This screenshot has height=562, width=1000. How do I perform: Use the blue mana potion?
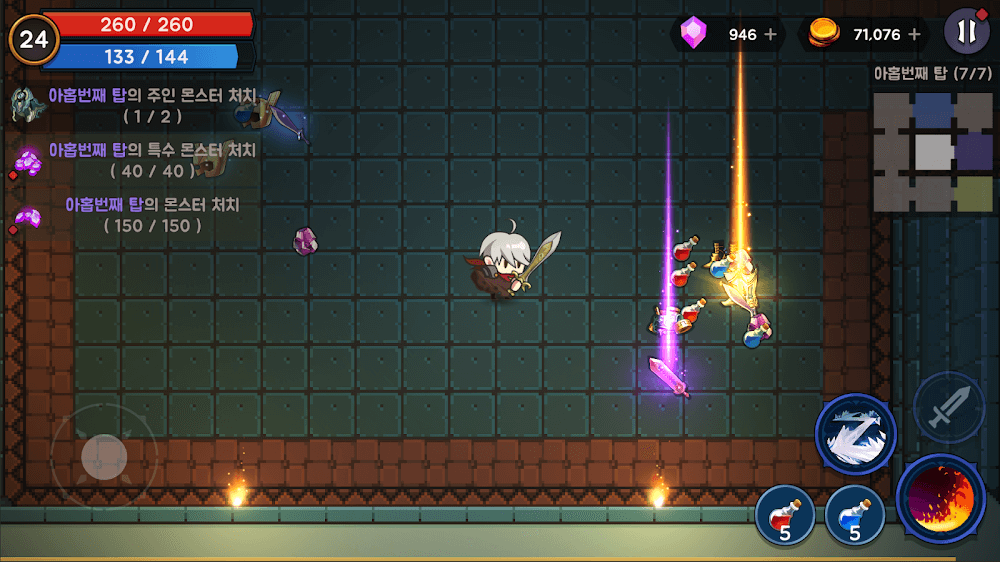(x=854, y=512)
